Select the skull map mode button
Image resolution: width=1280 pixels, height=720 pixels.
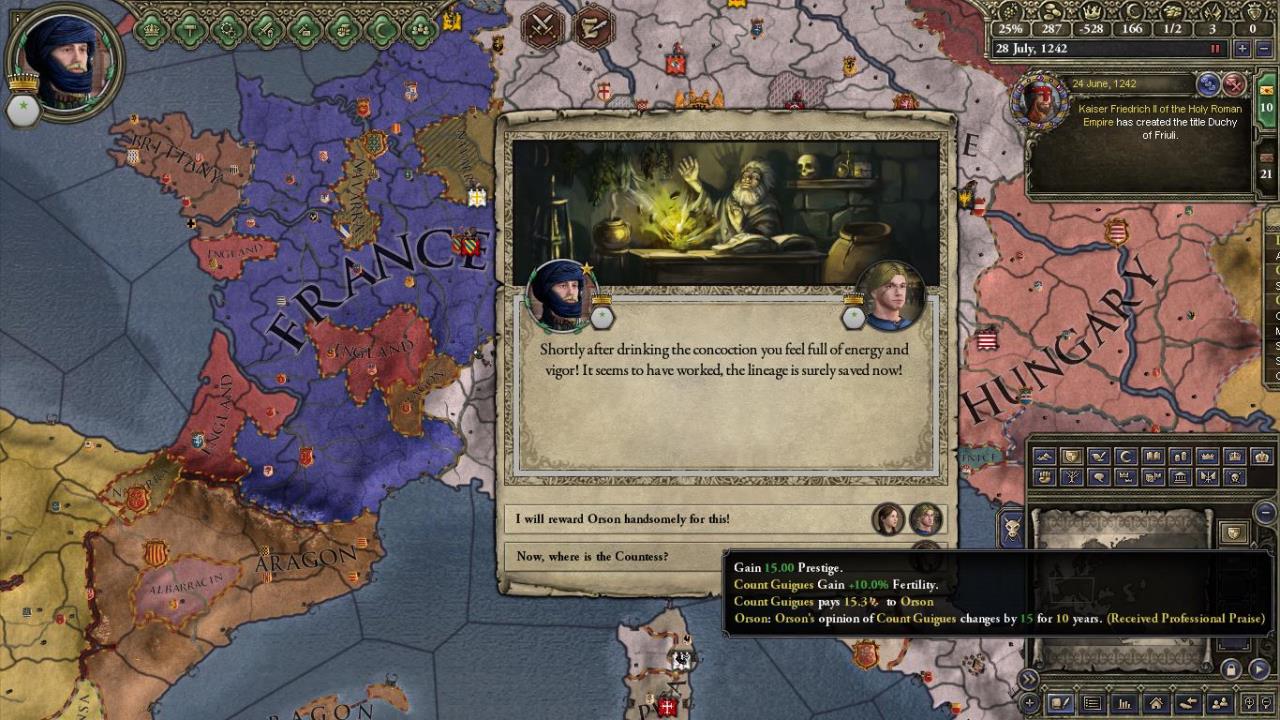(1234, 478)
